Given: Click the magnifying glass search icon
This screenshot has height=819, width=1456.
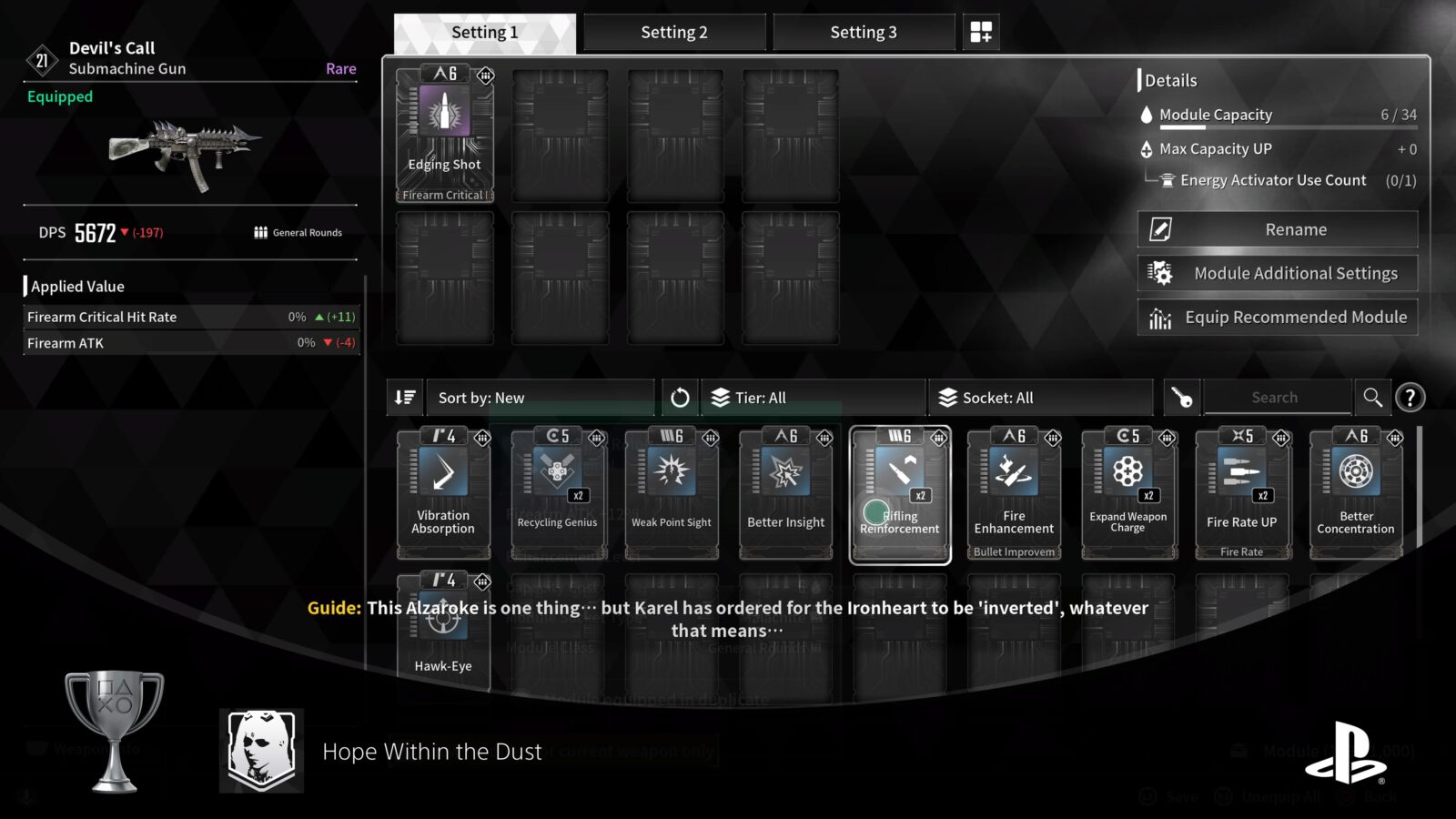Looking at the screenshot, I should coord(1374,397).
